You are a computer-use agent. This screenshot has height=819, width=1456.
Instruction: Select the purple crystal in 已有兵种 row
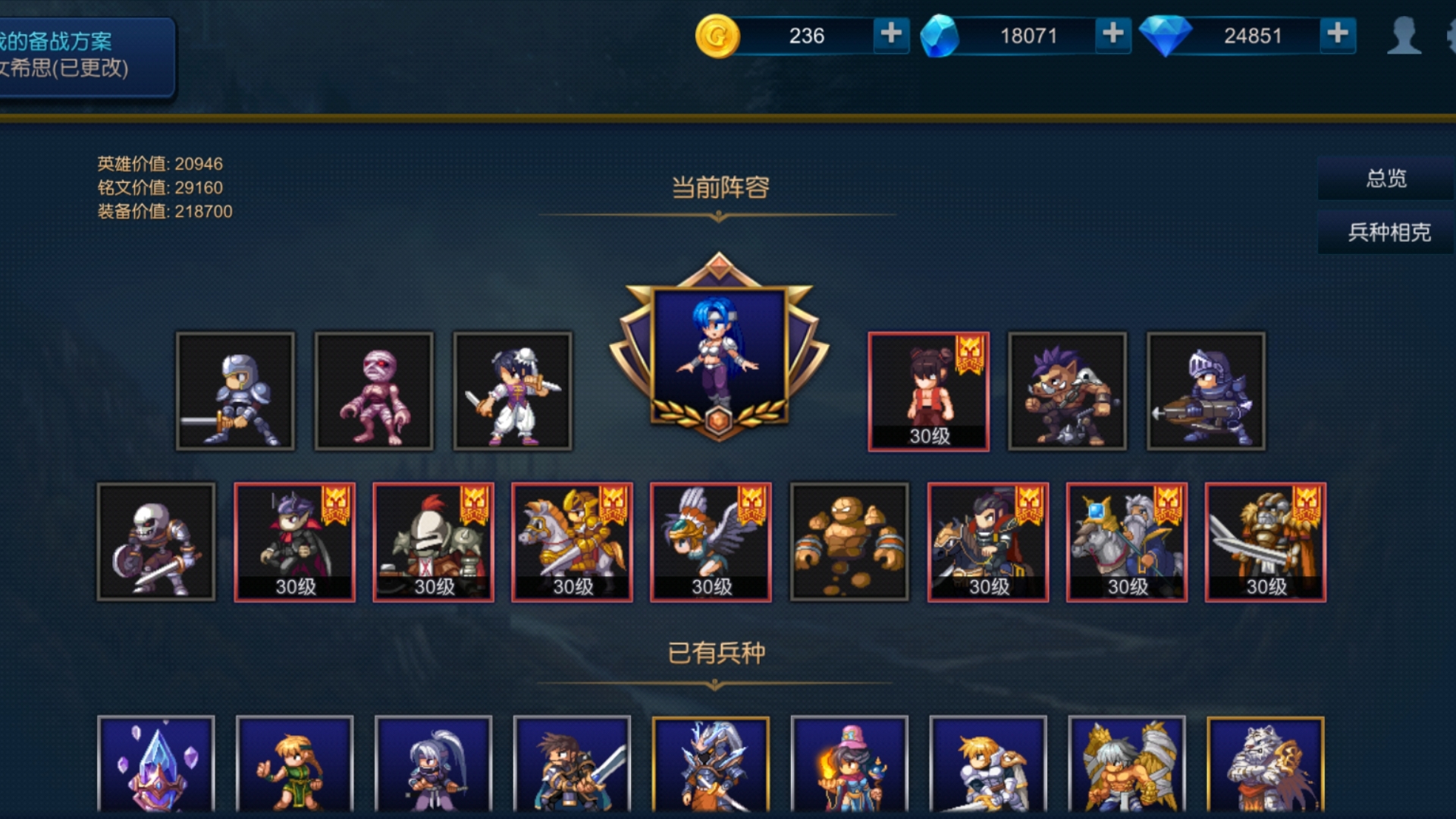tap(158, 770)
